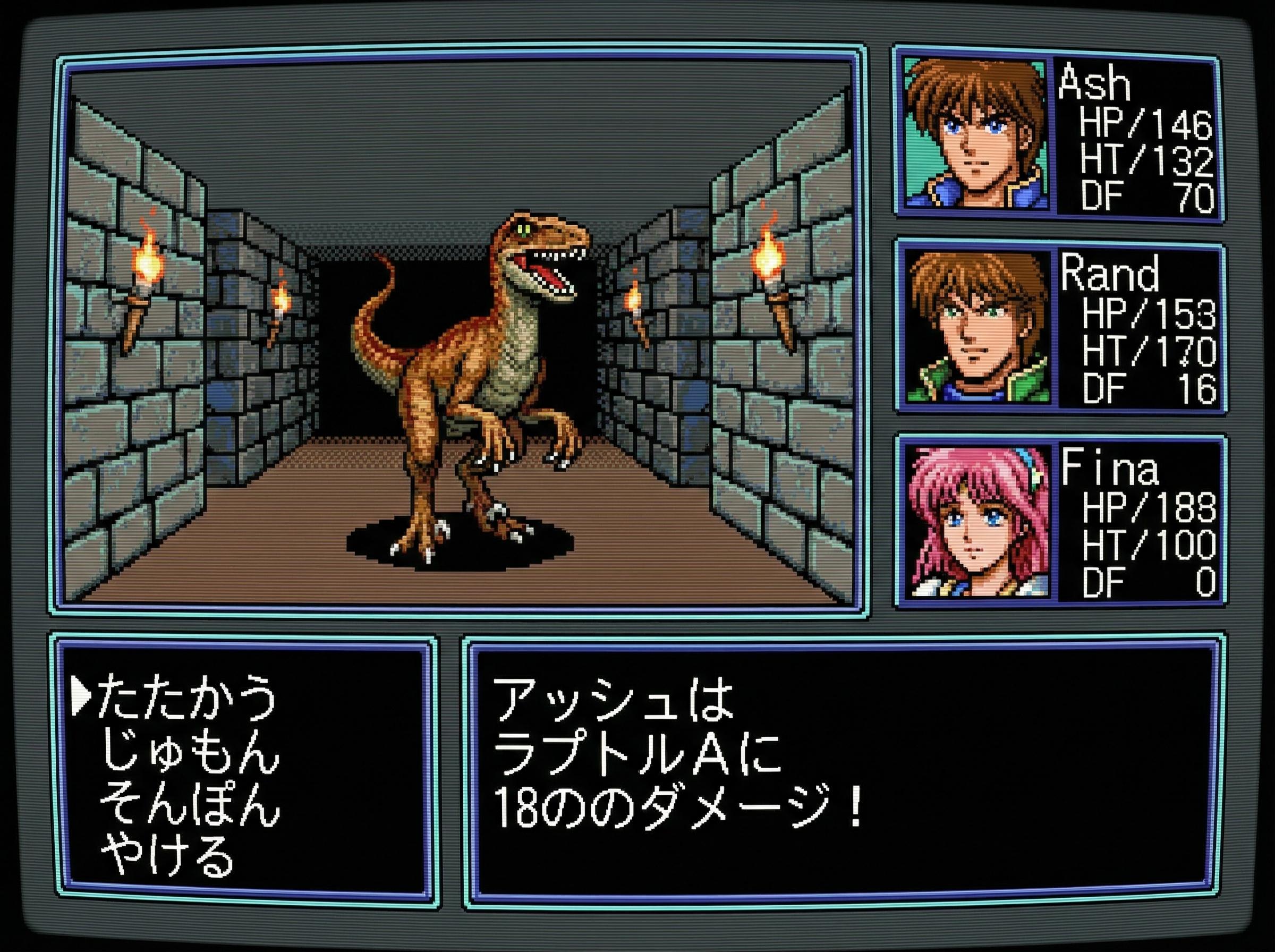
Task: Select the やける menu entry
Action: pyautogui.click(x=167, y=857)
